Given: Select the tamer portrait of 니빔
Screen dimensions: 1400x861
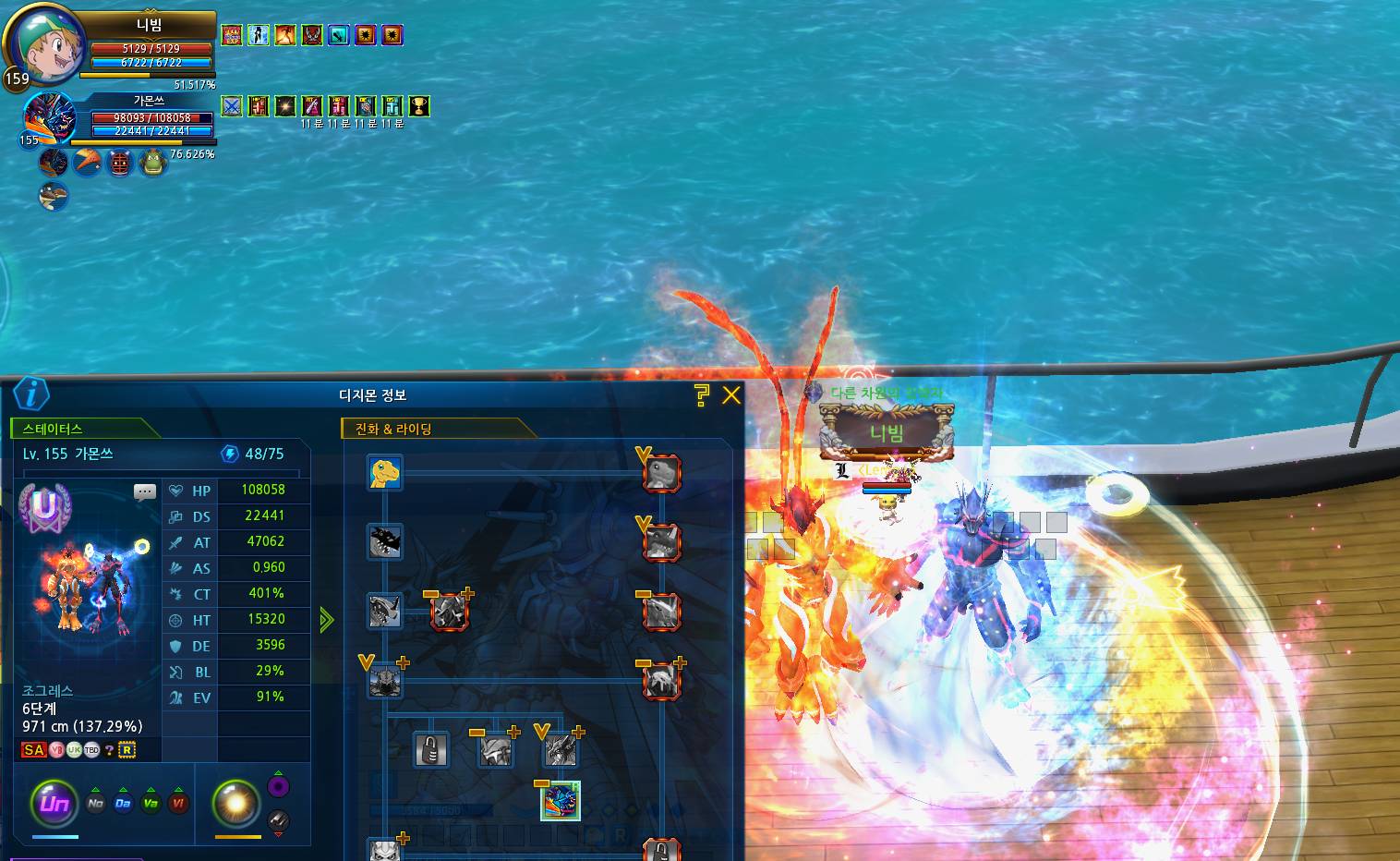Looking at the screenshot, I should point(46,46).
